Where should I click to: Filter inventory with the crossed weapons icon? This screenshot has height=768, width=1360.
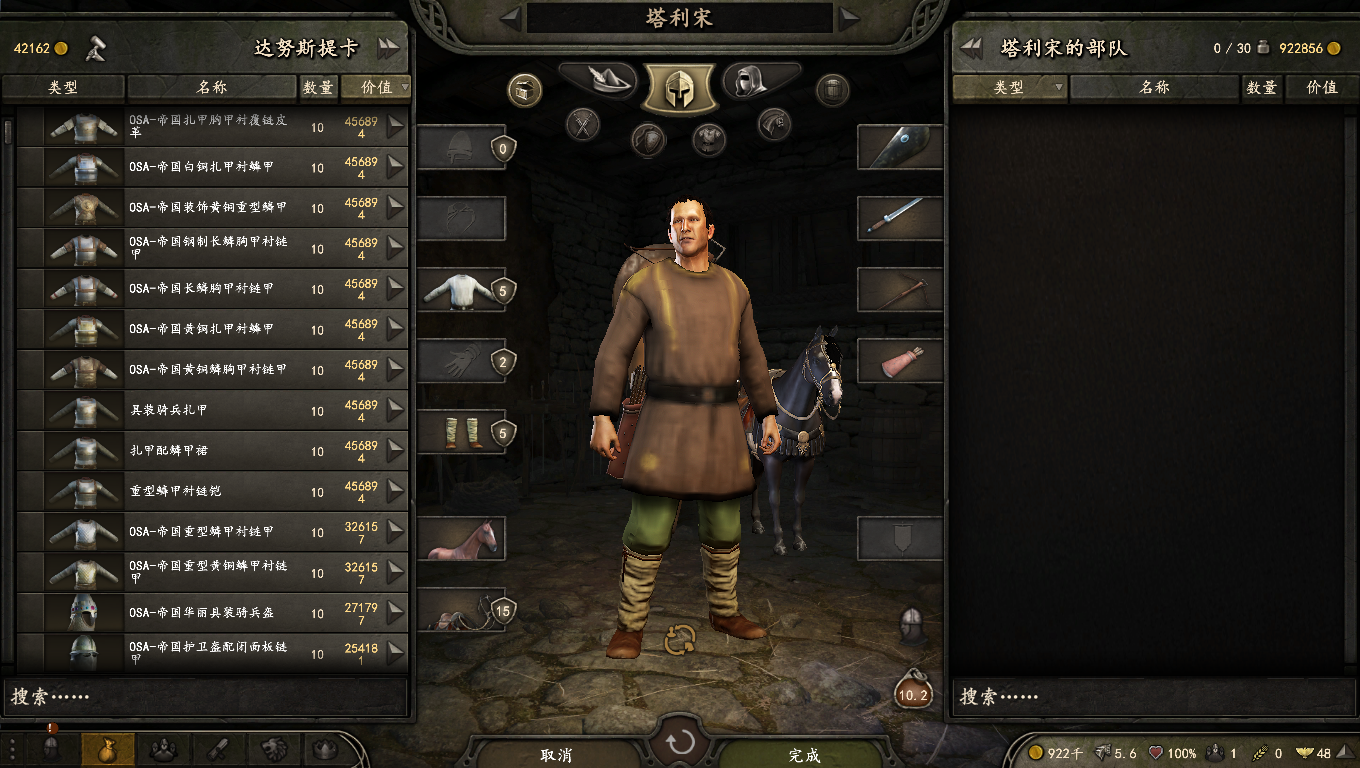point(582,125)
